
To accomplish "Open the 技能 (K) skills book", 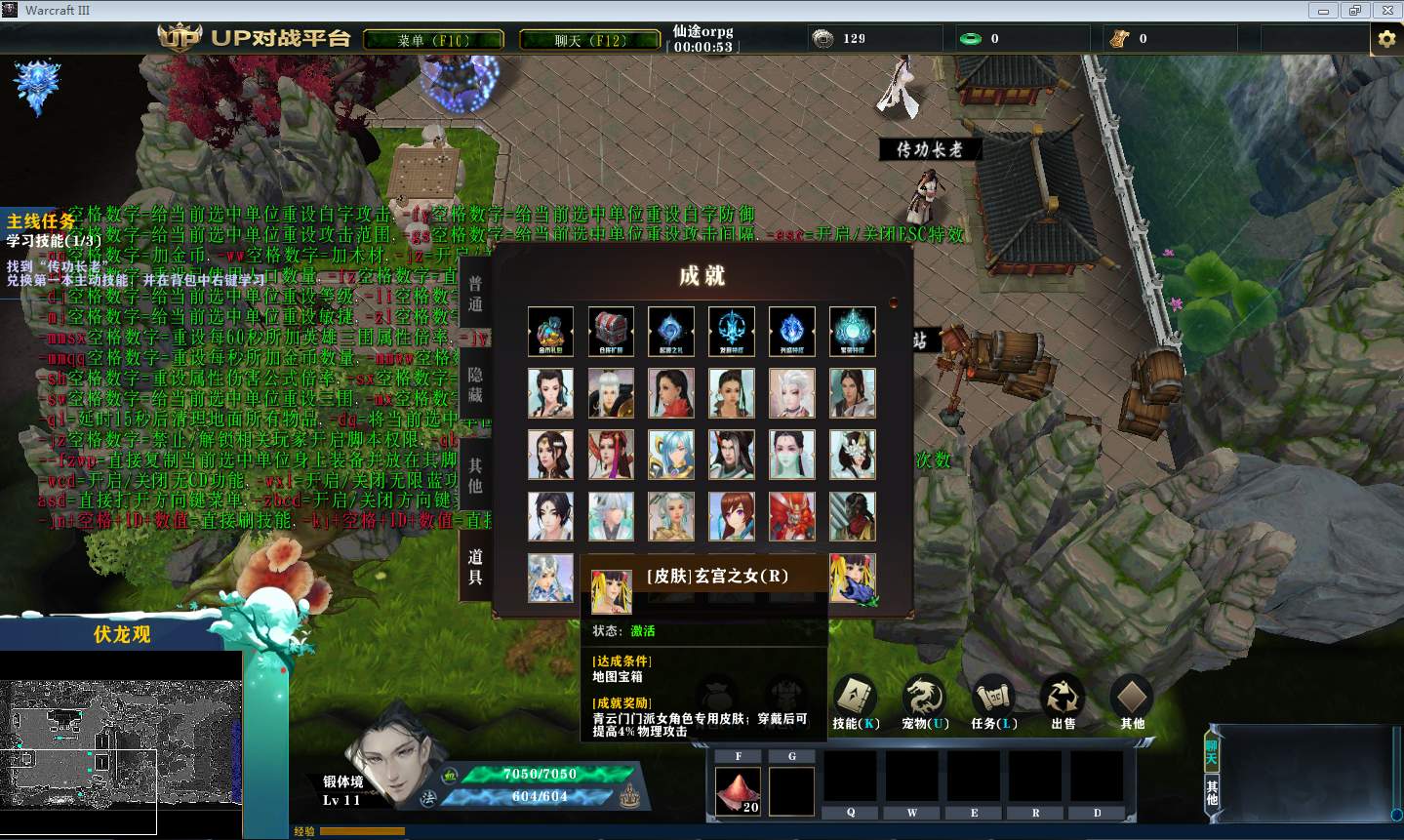I will point(856,700).
